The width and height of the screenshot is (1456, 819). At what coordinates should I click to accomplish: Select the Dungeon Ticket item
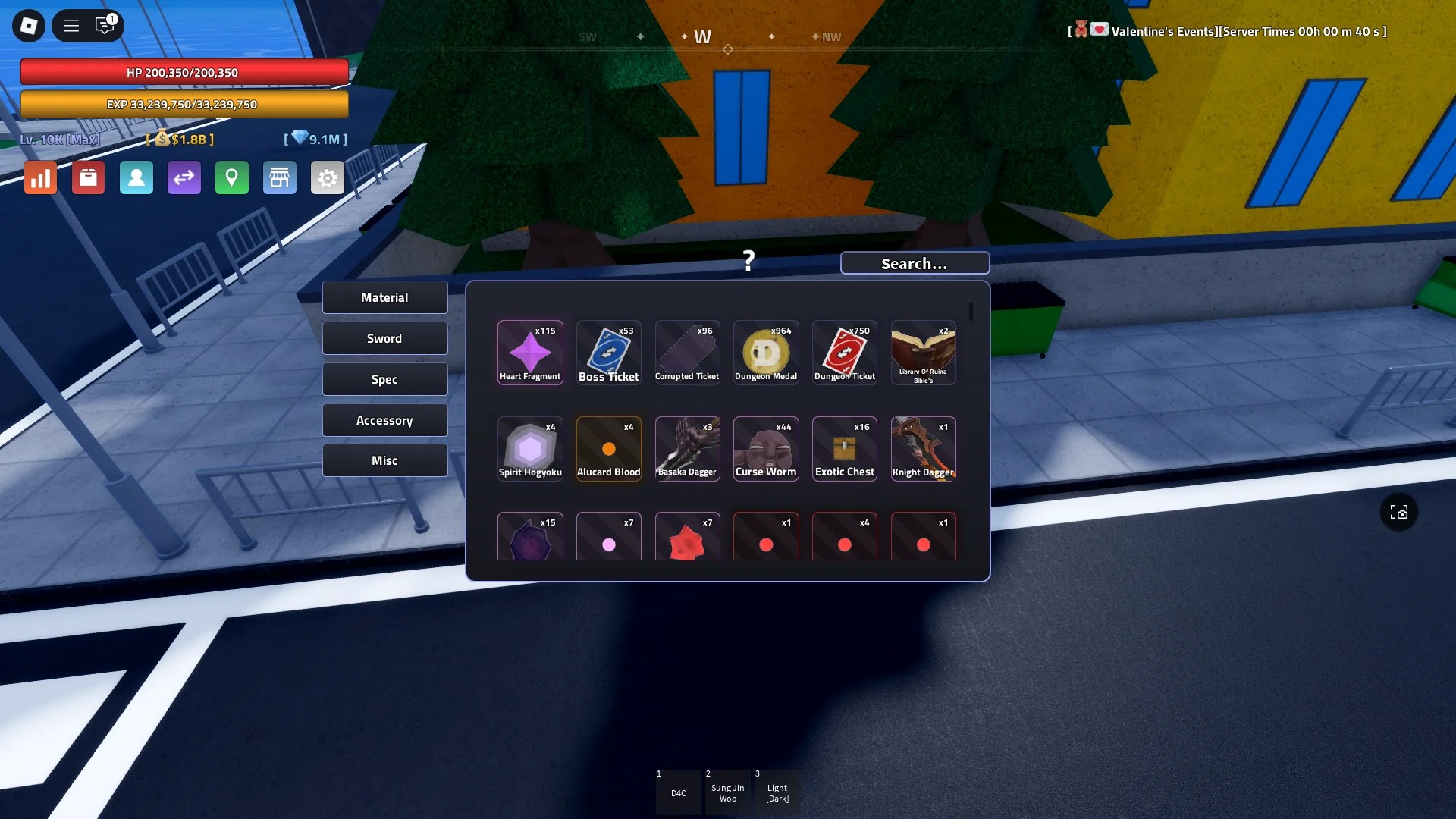tap(844, 352)
